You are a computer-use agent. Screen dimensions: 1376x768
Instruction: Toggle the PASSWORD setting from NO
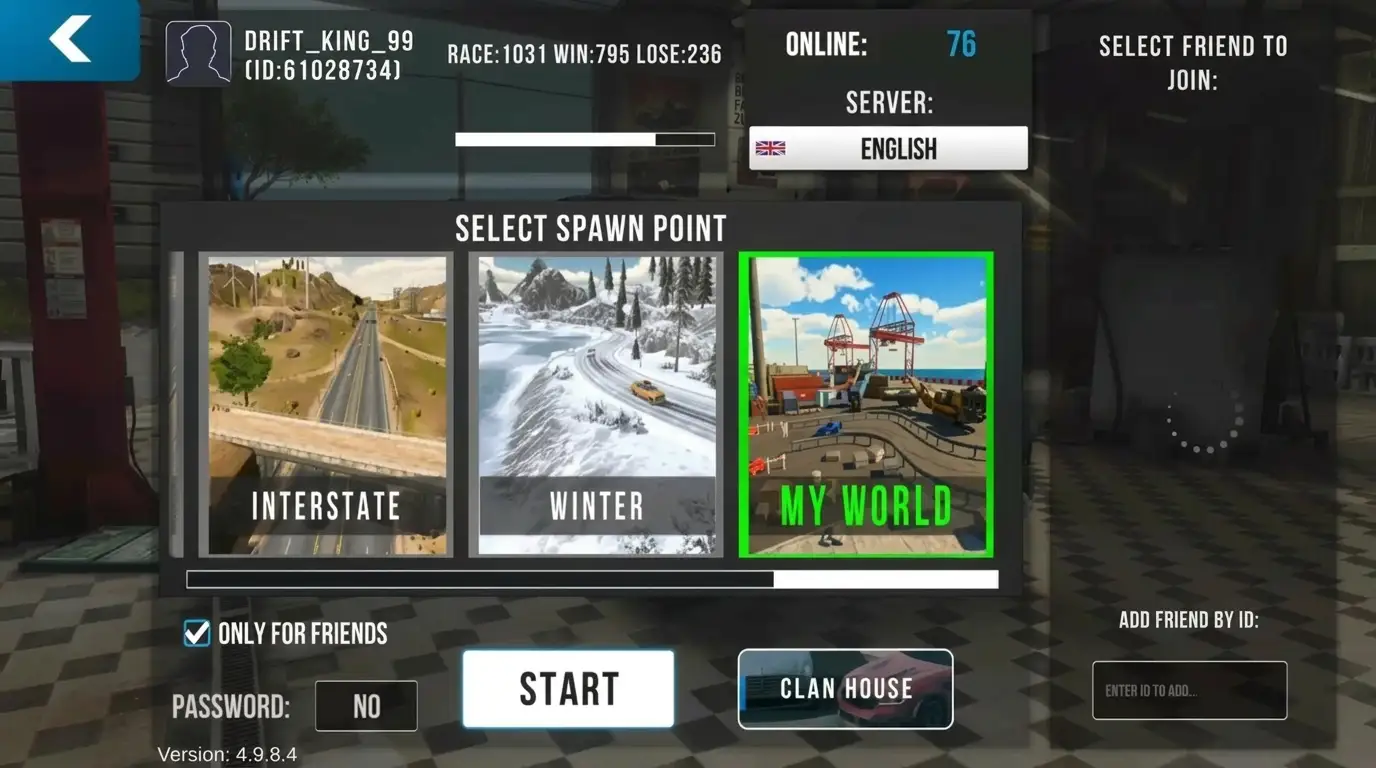[x=366, y=706]
